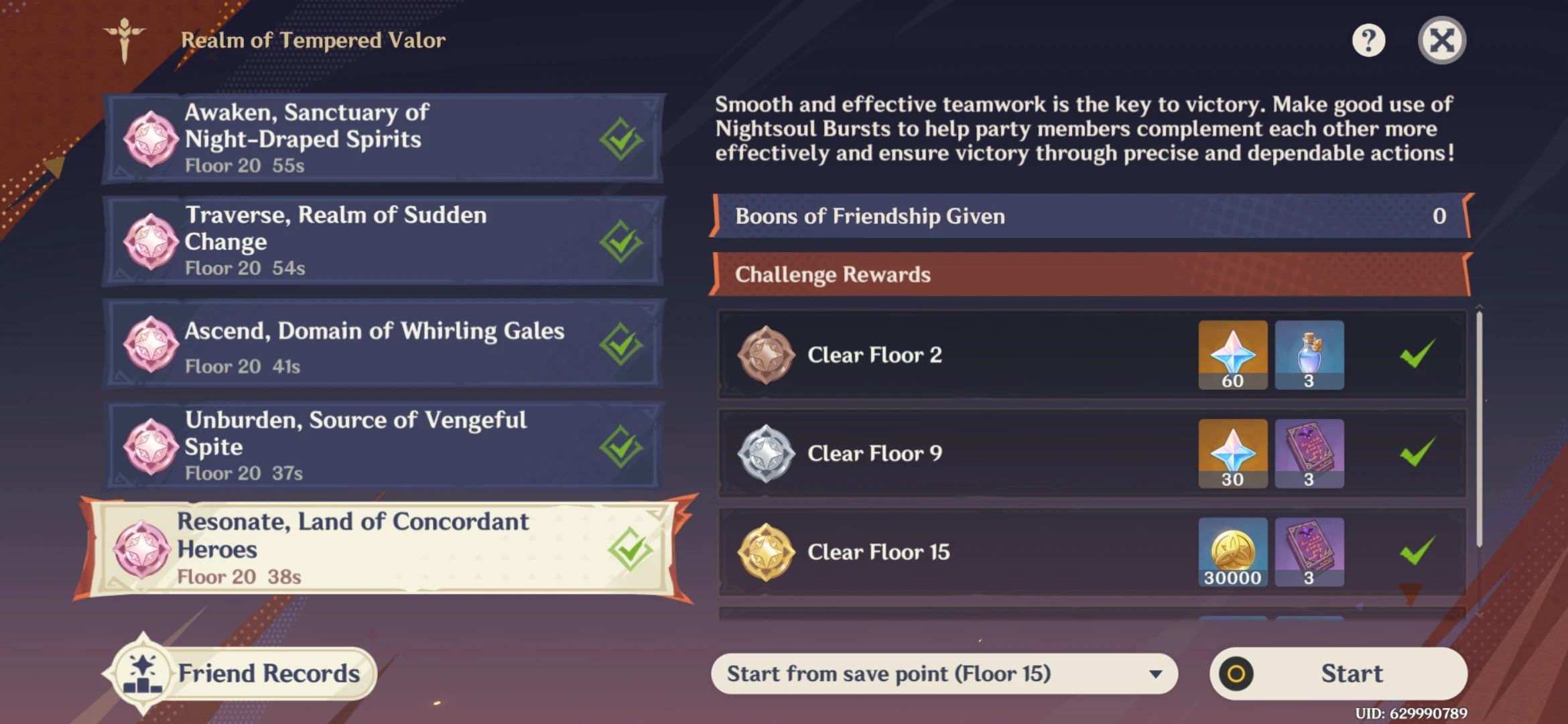Image resolution: width=1568 pixels, height=724 pixels.
Task: Click the purple book reward on Clear Floor 9
Action: [x=1309, y=453]
